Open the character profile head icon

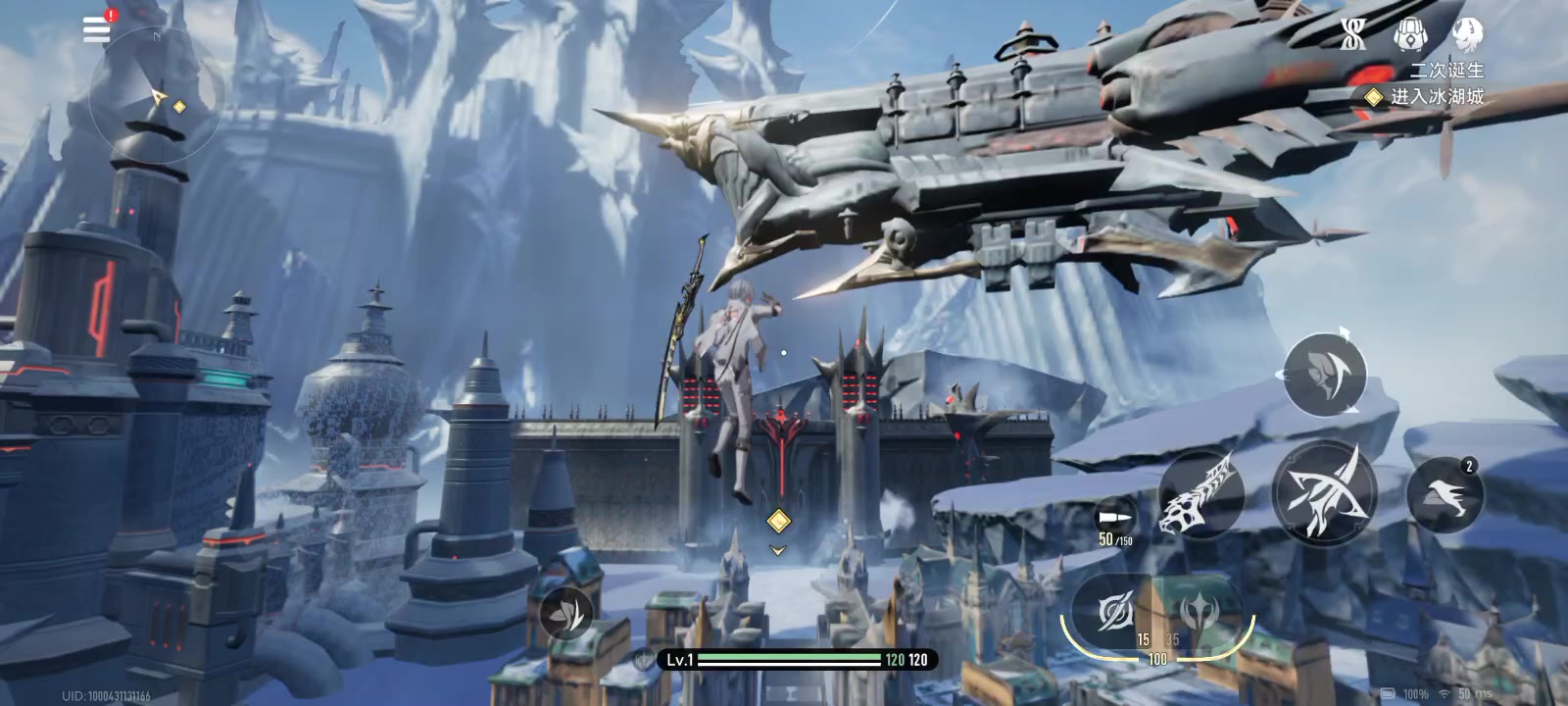1467,35
